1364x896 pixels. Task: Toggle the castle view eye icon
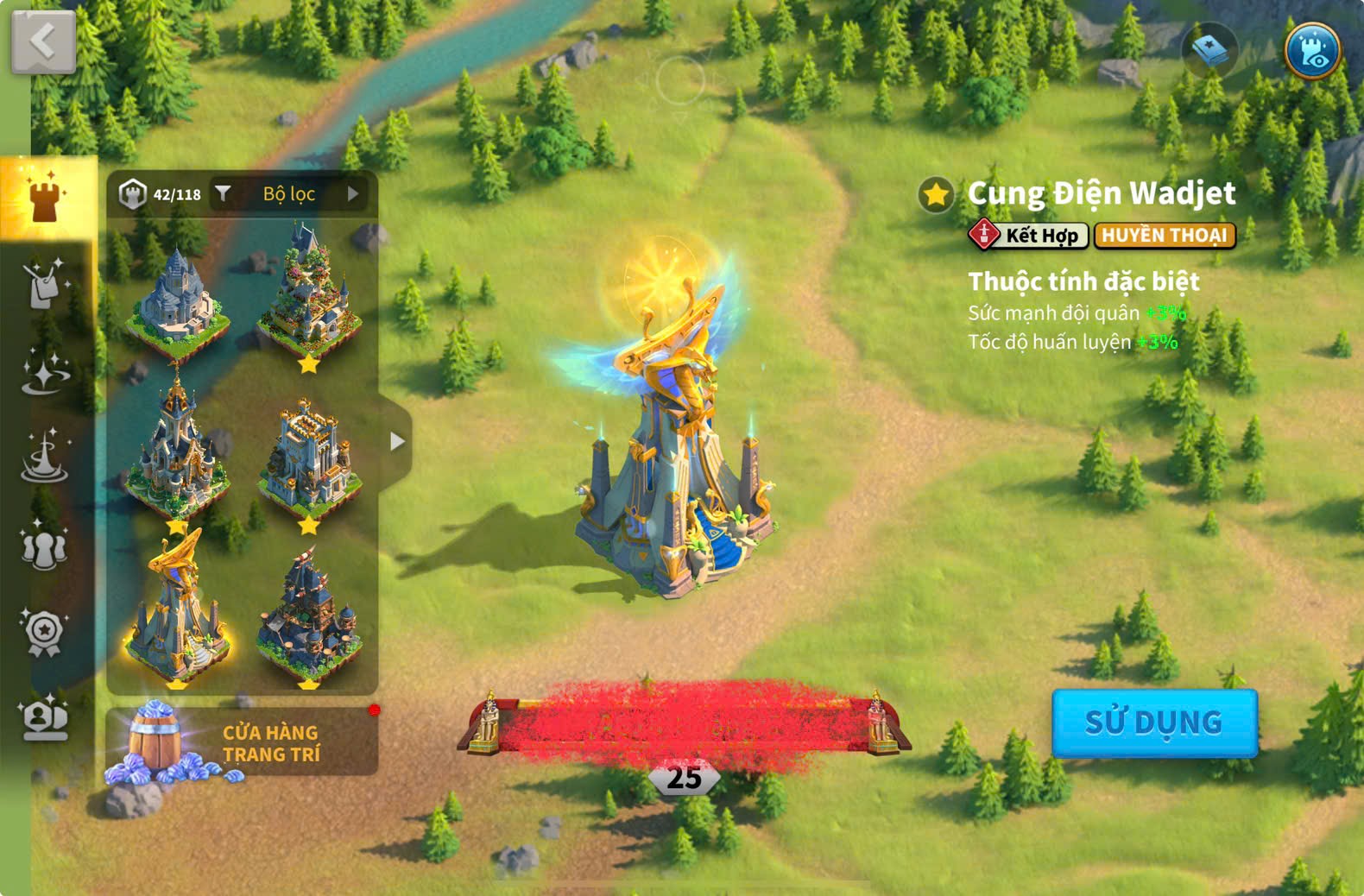click(x=1311, y=51)
